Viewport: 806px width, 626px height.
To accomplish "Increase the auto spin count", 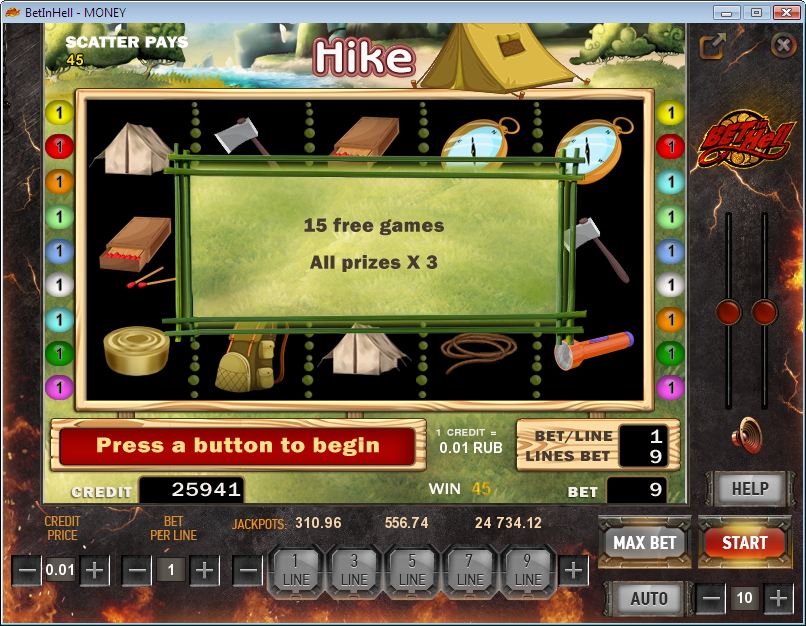I will coord(778,599).
